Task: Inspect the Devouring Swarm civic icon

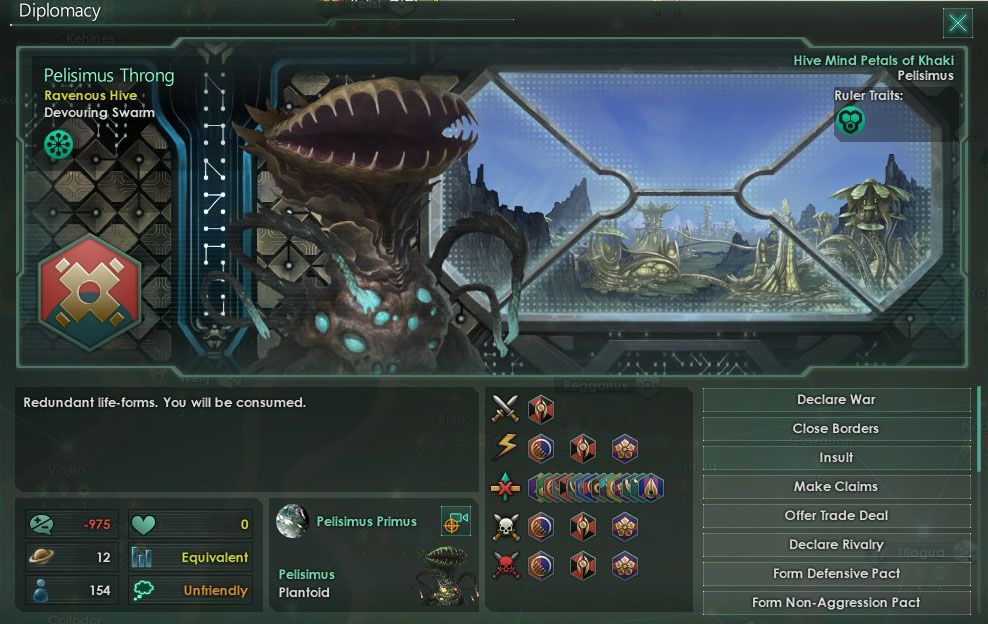Action: (x=58, y=145)
